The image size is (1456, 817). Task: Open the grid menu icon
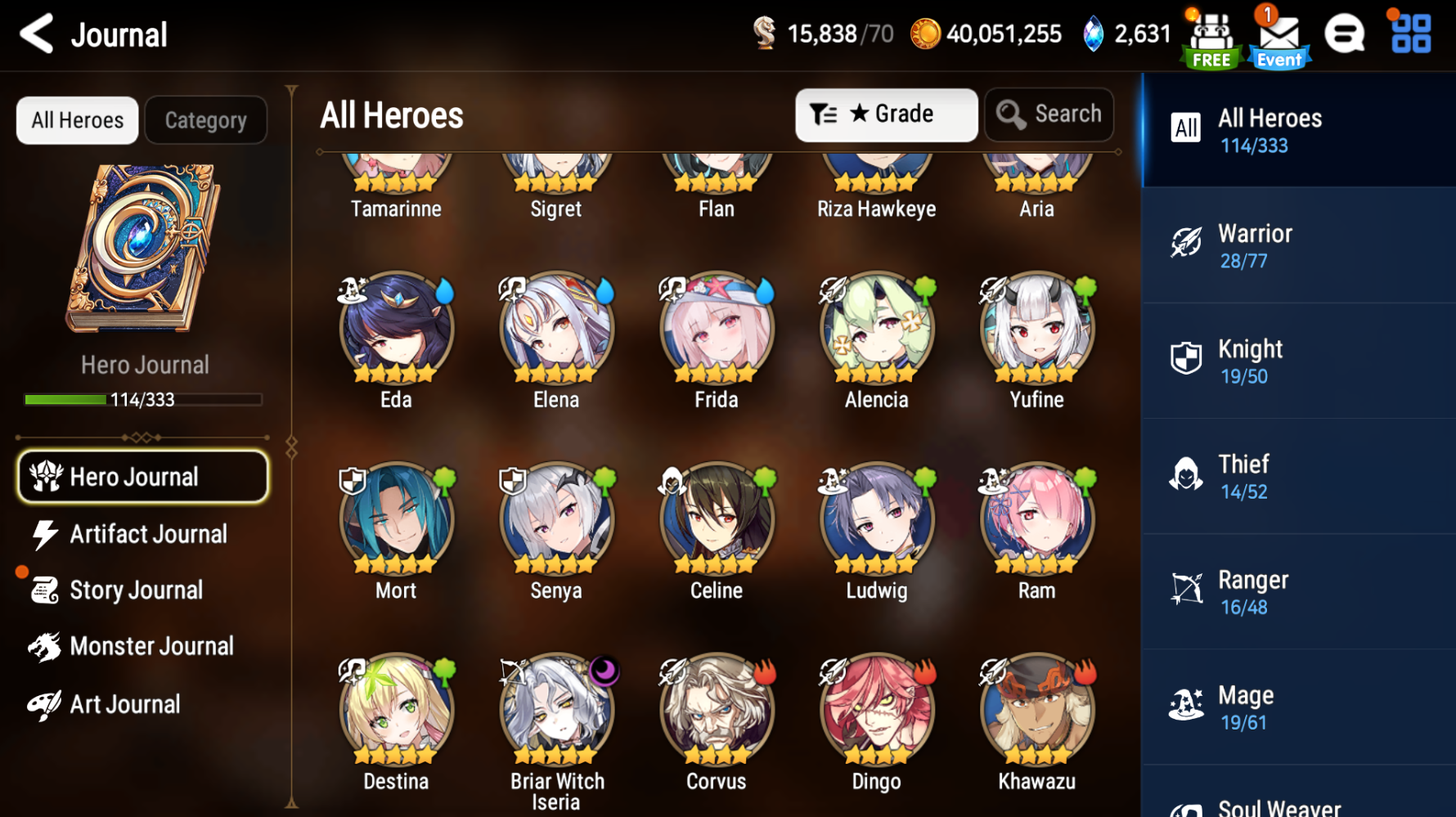point(1411,34)
